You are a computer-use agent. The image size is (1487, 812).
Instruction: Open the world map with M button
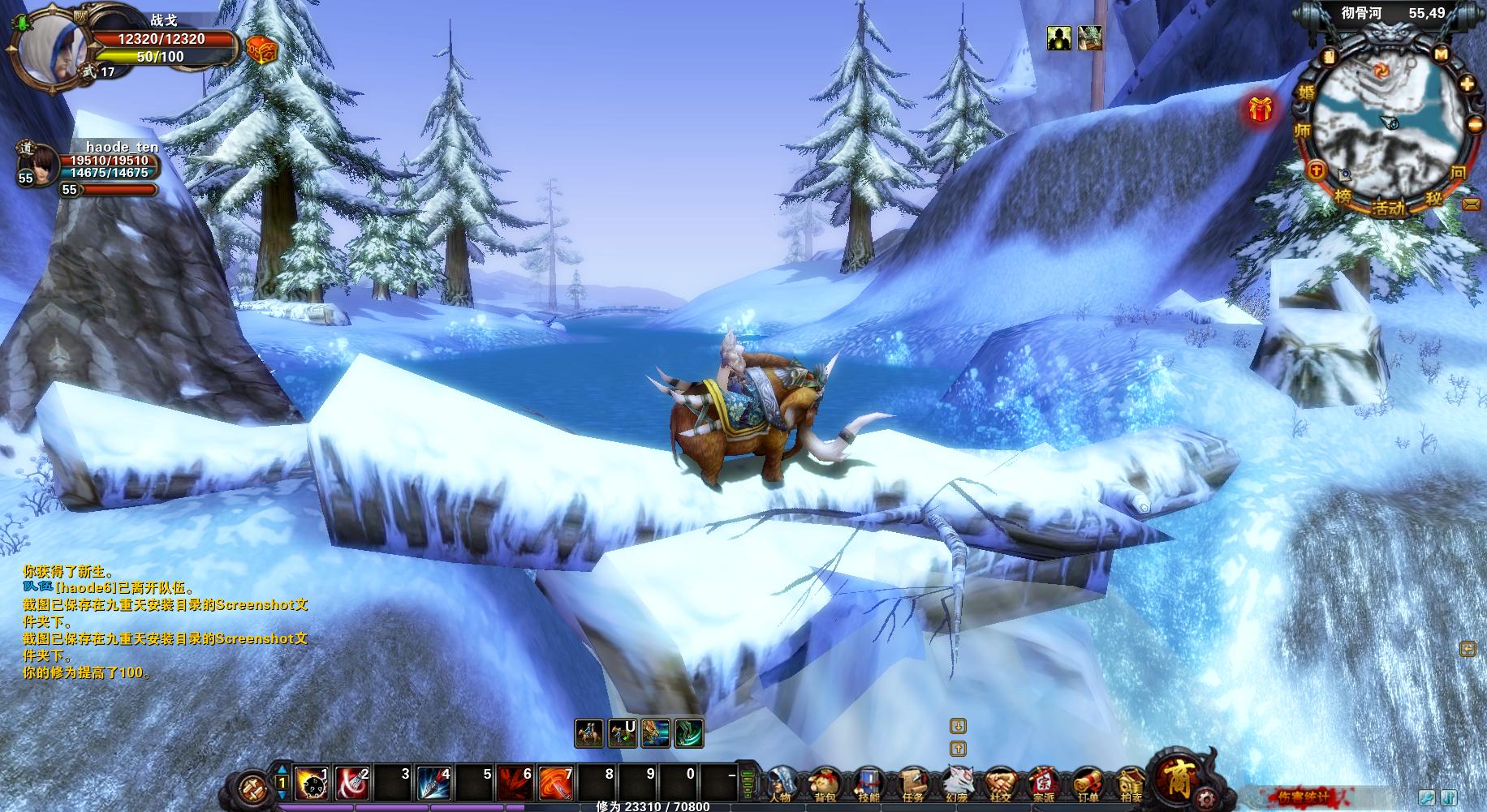click(x=1441, y=54)
